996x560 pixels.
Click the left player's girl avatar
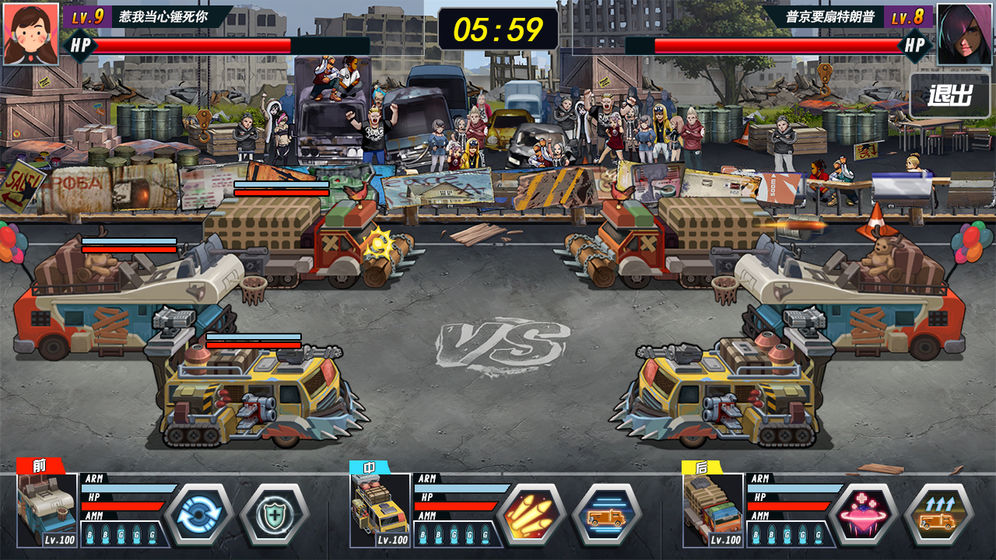coord(31,33)
